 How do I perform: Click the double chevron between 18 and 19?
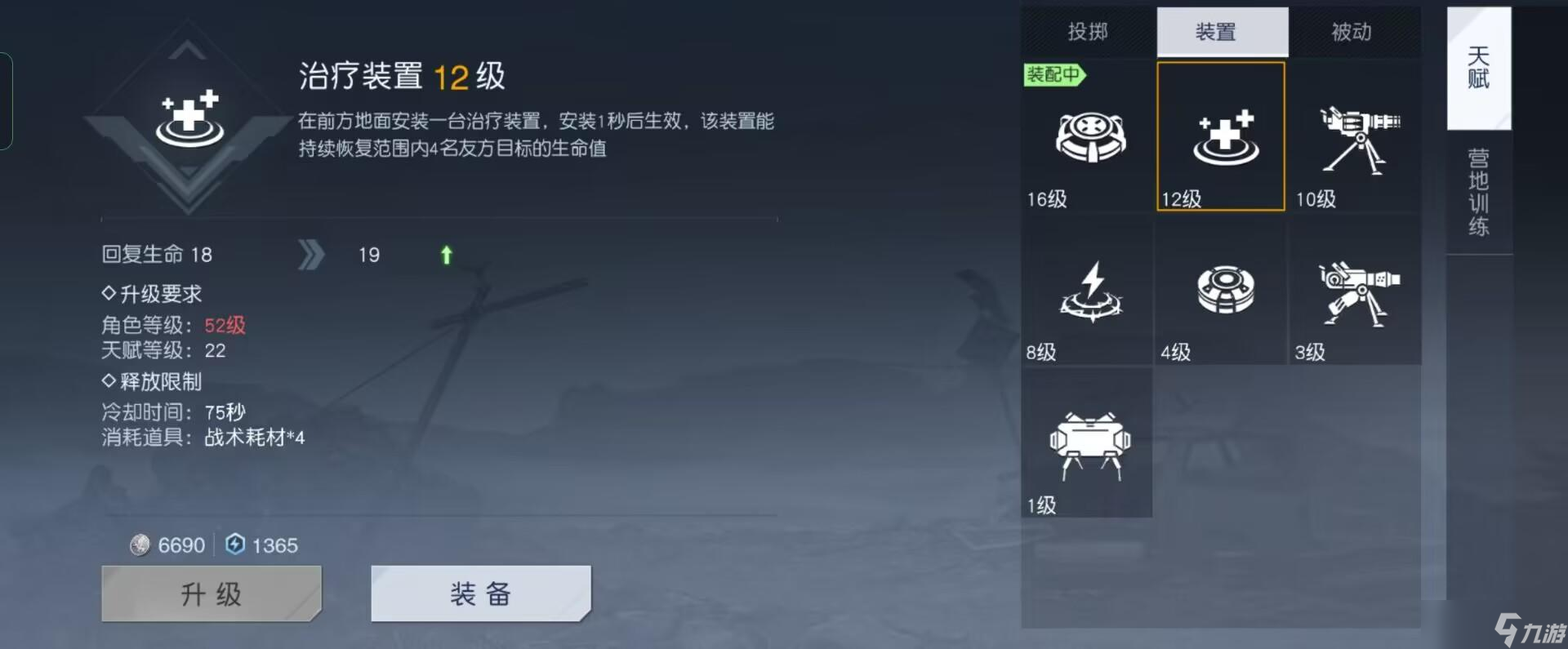coord(310,254)
